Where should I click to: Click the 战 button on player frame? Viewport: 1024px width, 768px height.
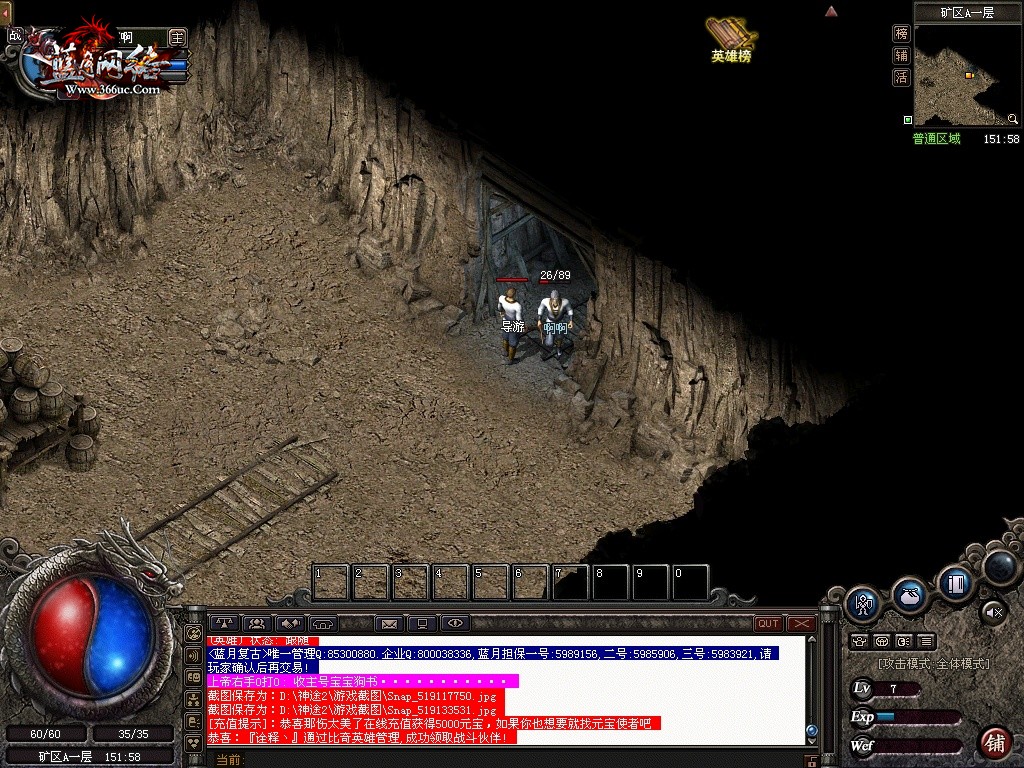click(x=14, y=36)
